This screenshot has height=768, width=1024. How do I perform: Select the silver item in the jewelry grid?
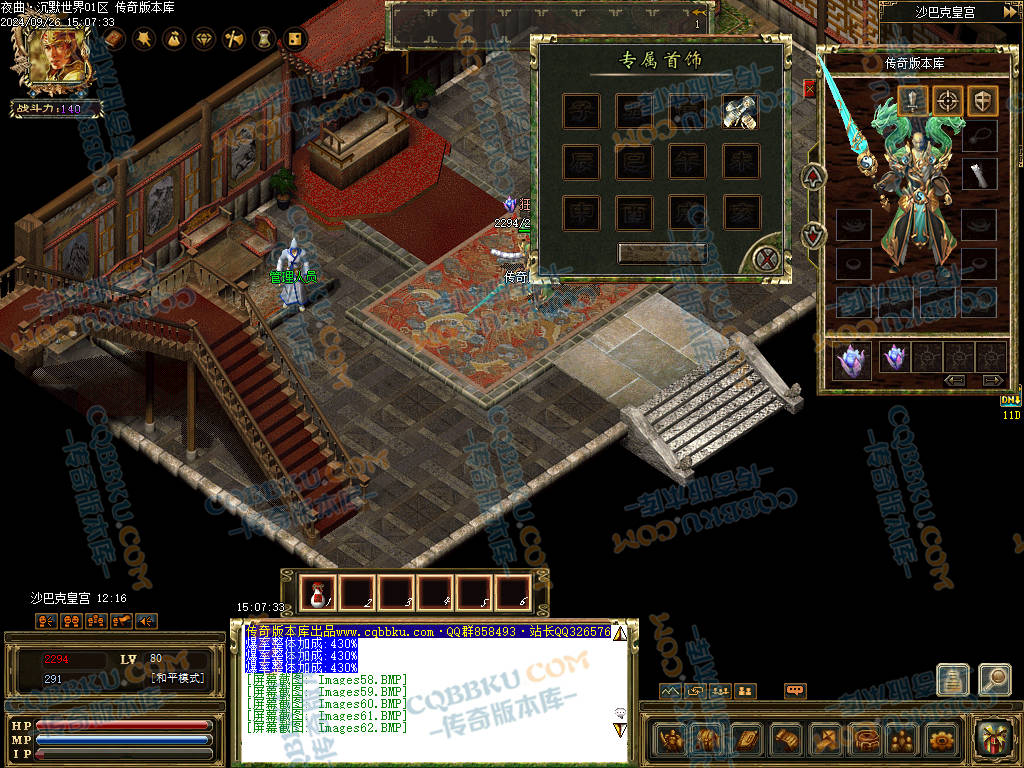[741, 112]
